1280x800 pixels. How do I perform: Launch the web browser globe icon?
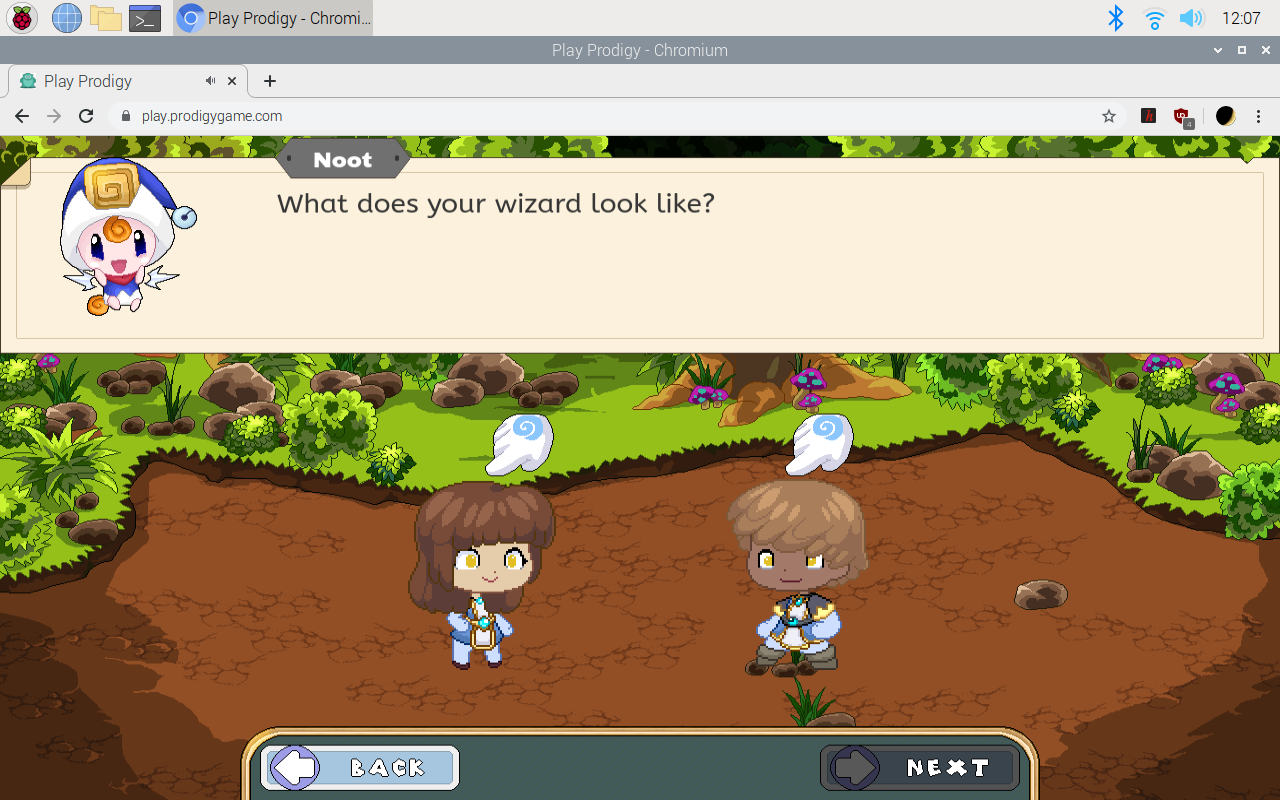tap(65, 17)
